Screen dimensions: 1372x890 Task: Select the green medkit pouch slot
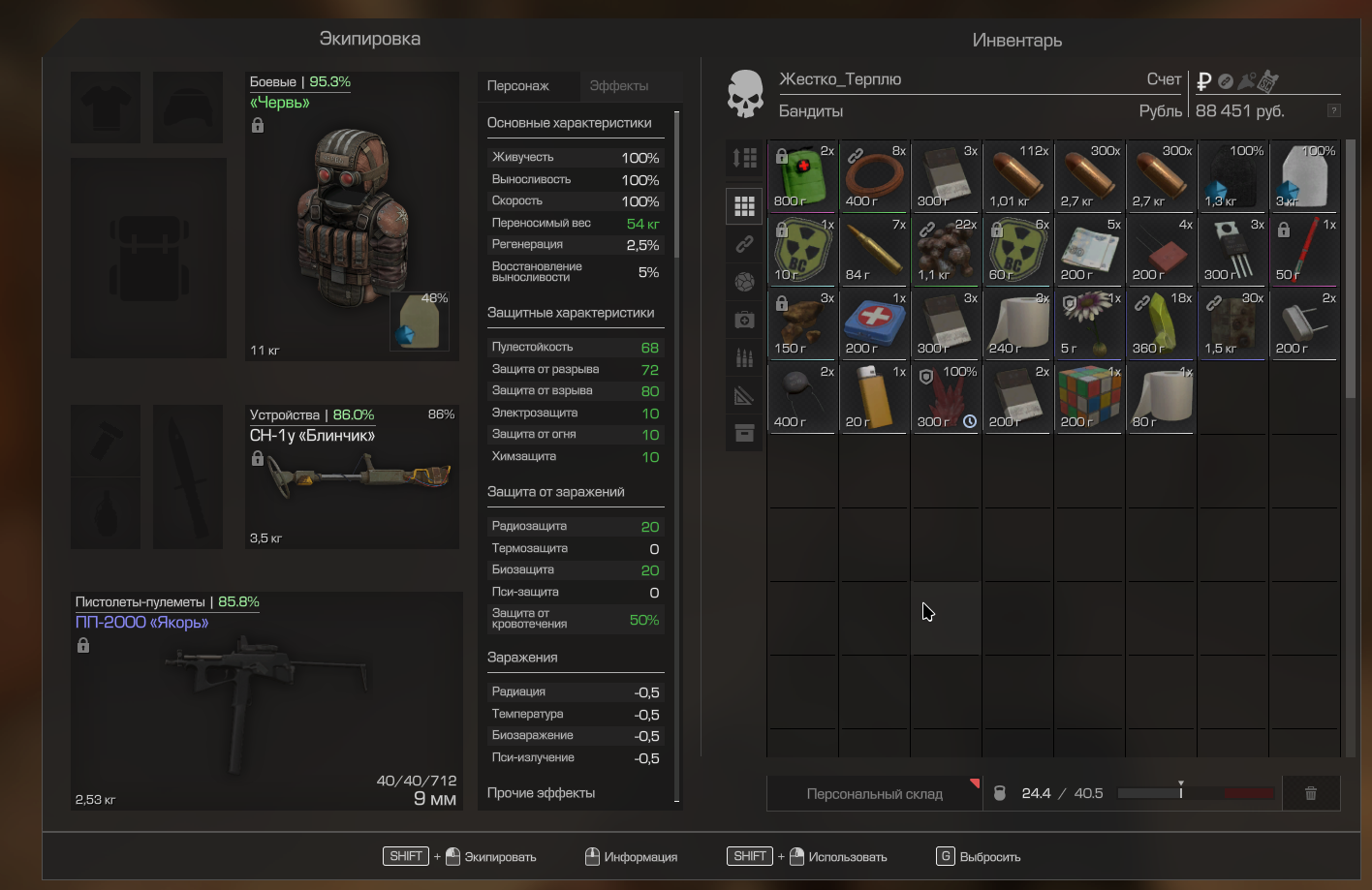pyautogui.click(x=802, y=176)
